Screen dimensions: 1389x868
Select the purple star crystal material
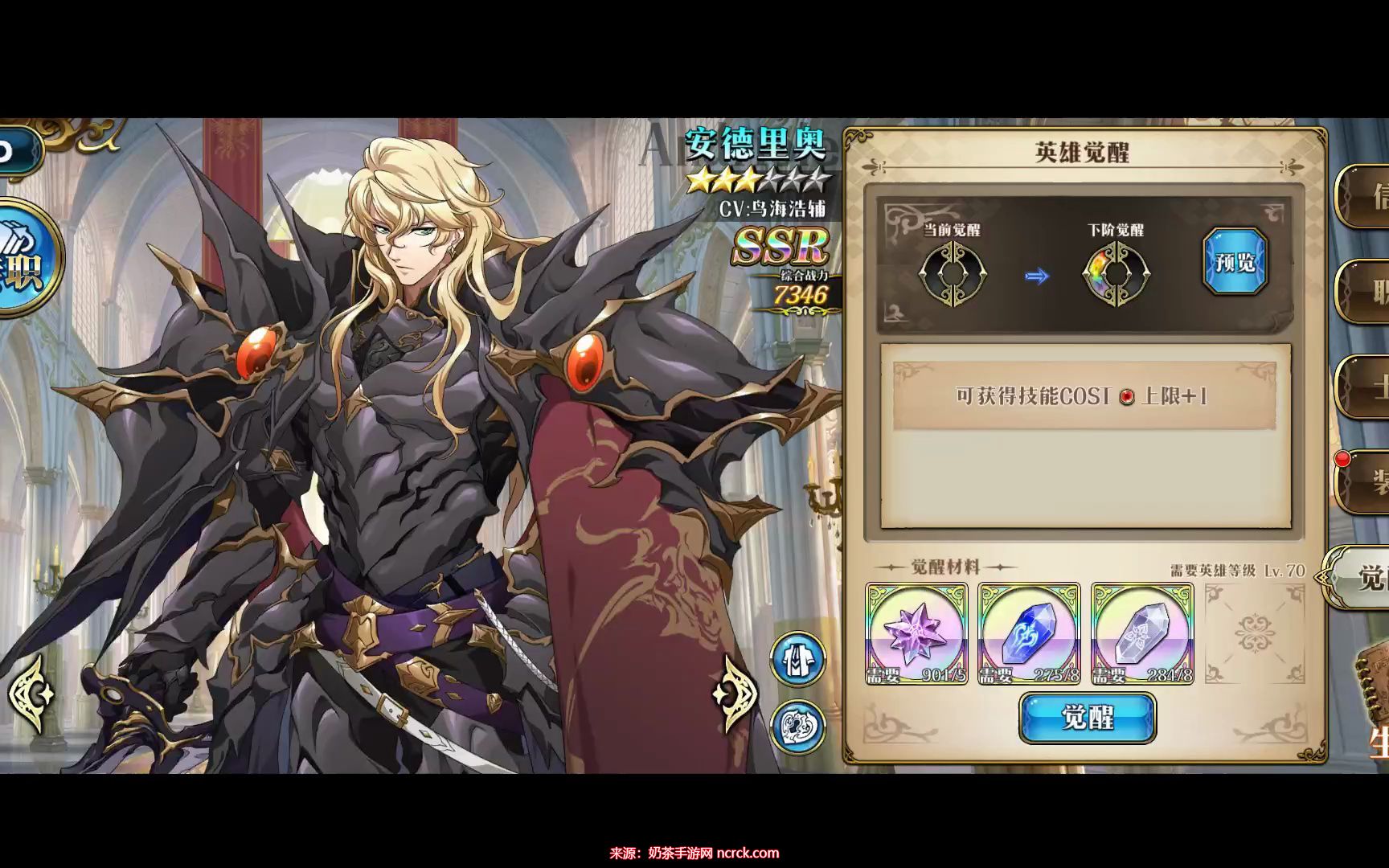(916, 634)
